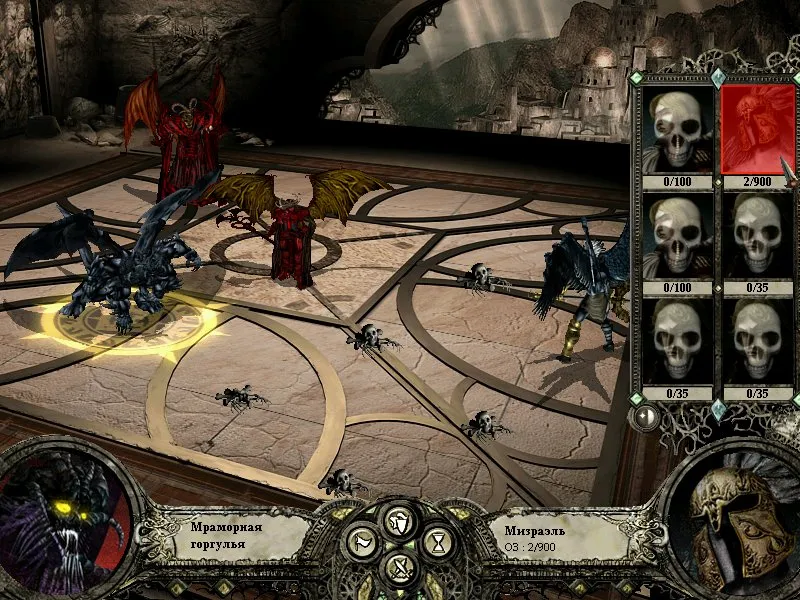The image size is (800, 600).
Task: Select the hourglass wait button
Action: [438, 543]
